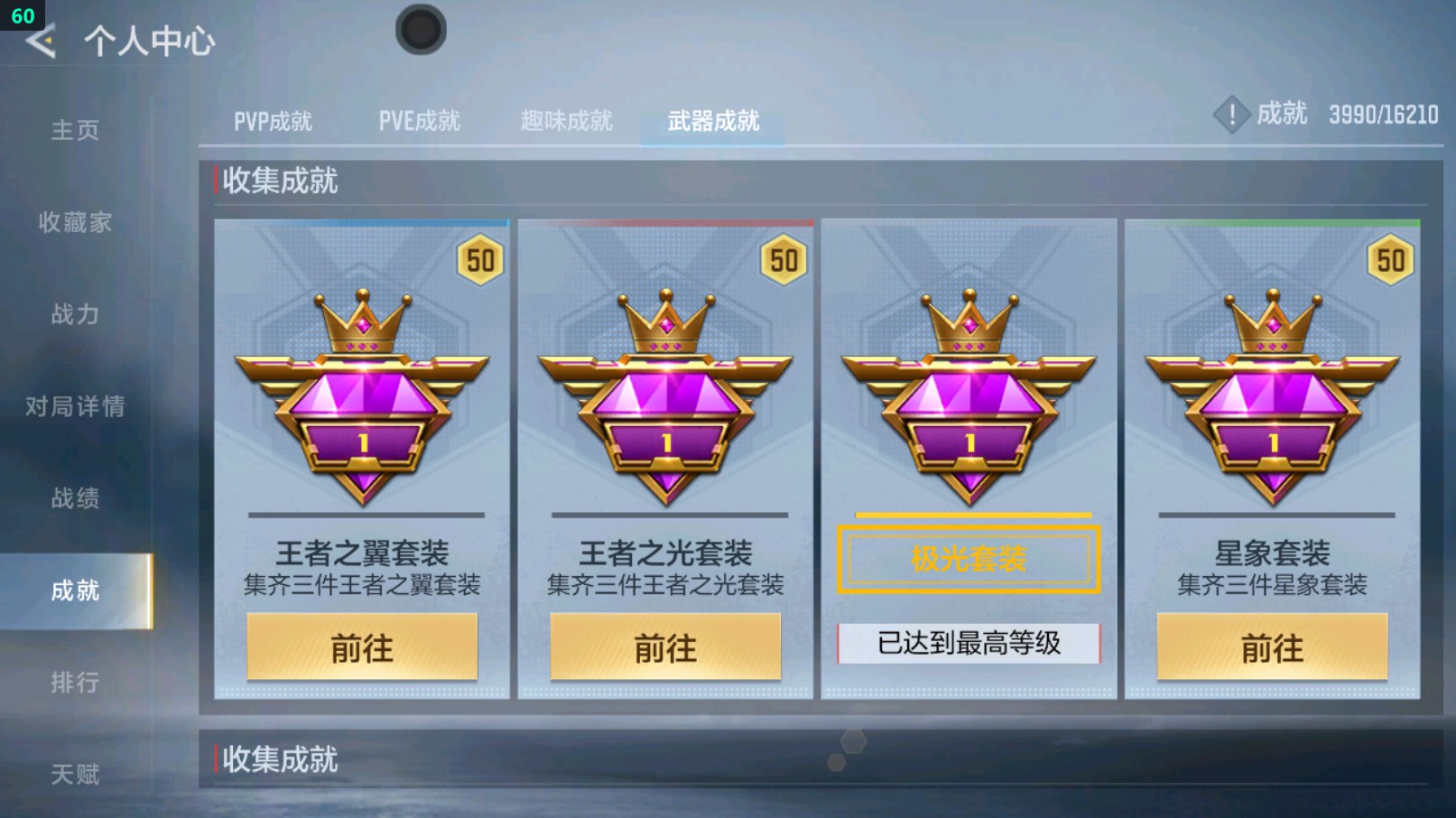Switch to the 趣味成就 tab
Image resolution: width=1456 pixels, height=818 pixels.
click(566, 120)
